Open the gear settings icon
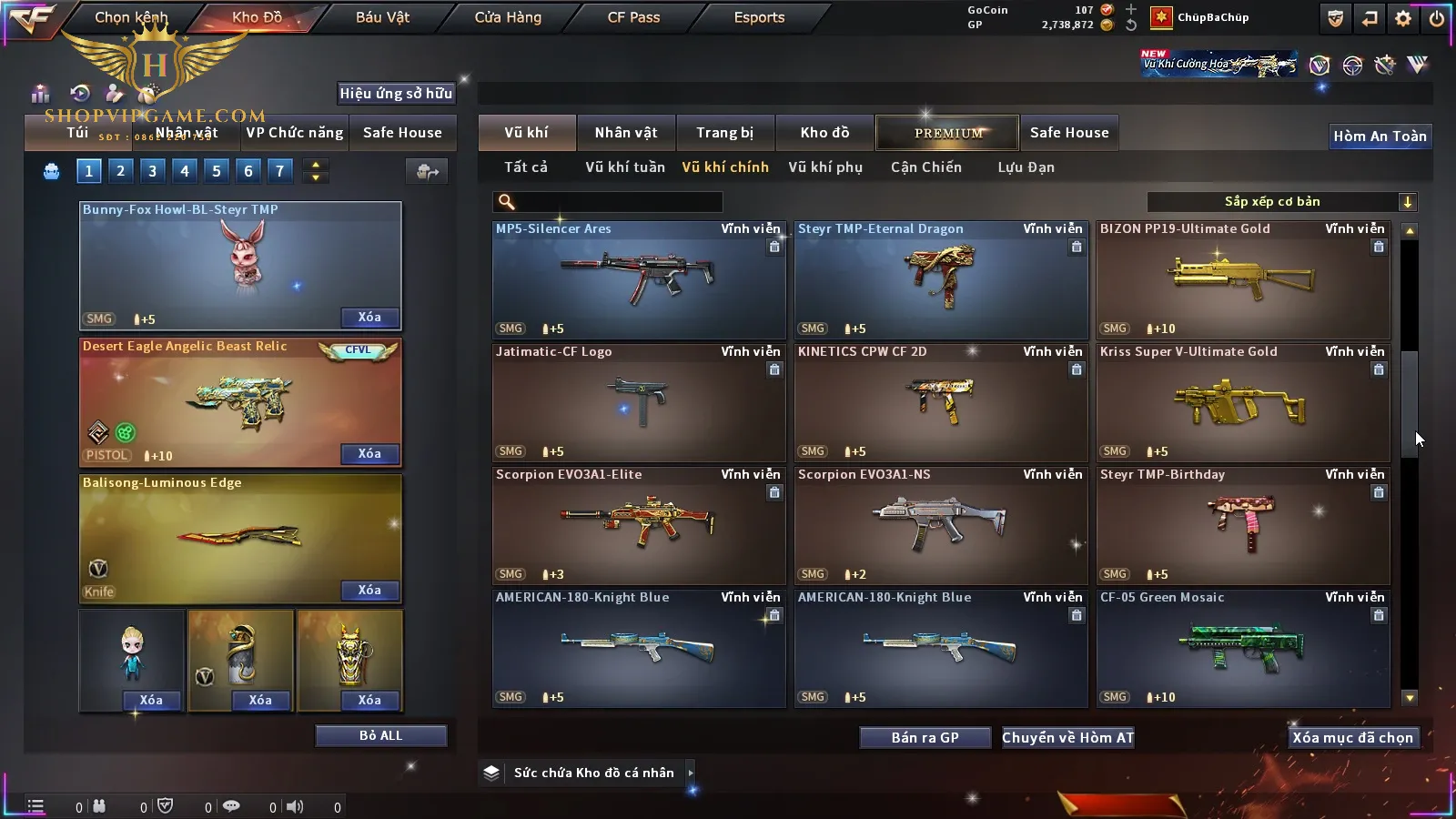1456x819 pixels. point(1403,18)
